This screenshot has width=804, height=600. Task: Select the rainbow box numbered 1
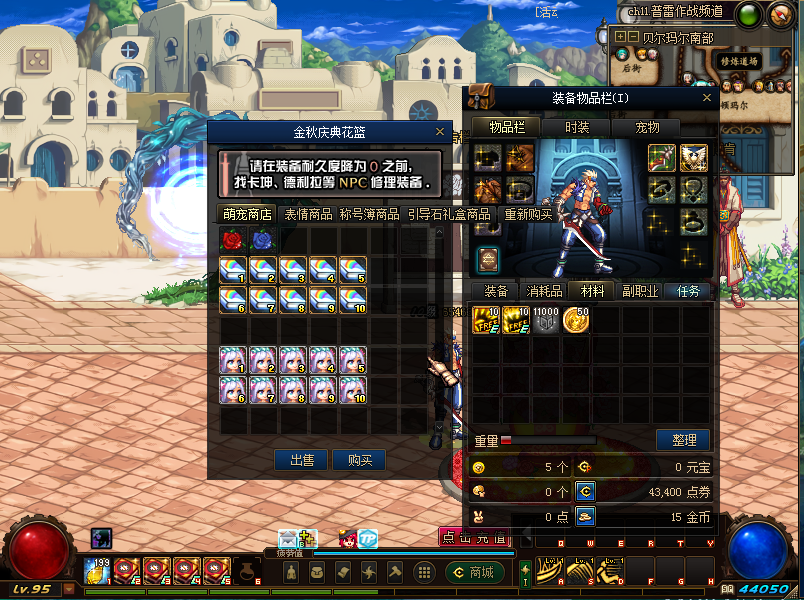233,270
